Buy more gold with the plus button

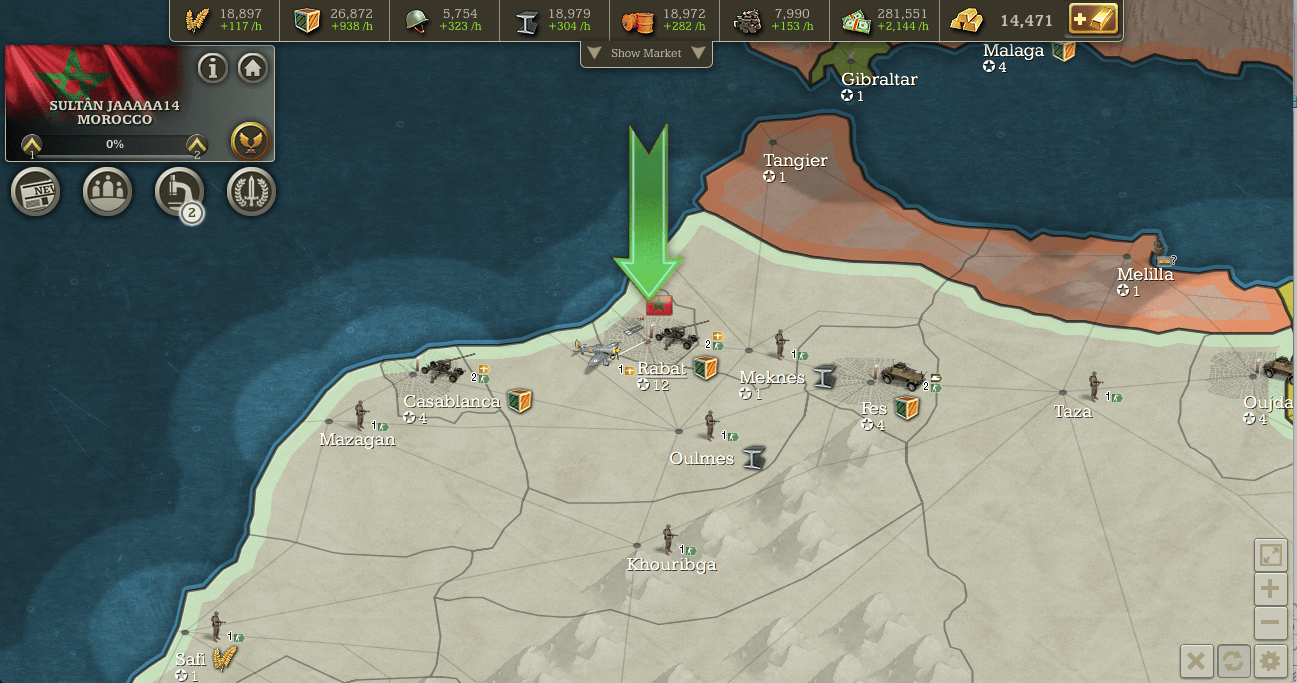(1092, 20)
